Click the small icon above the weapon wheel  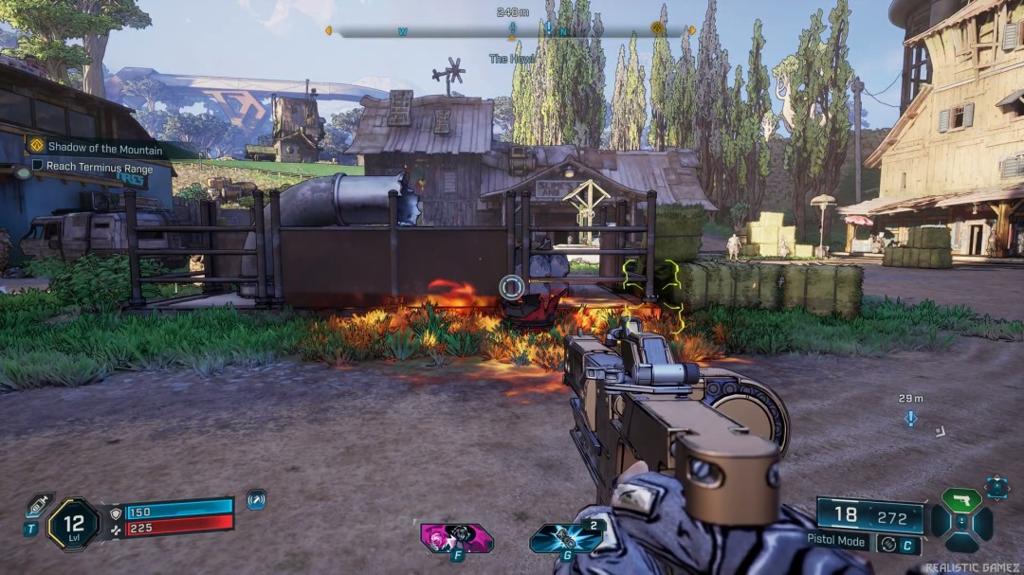click(x=996, y=487)
